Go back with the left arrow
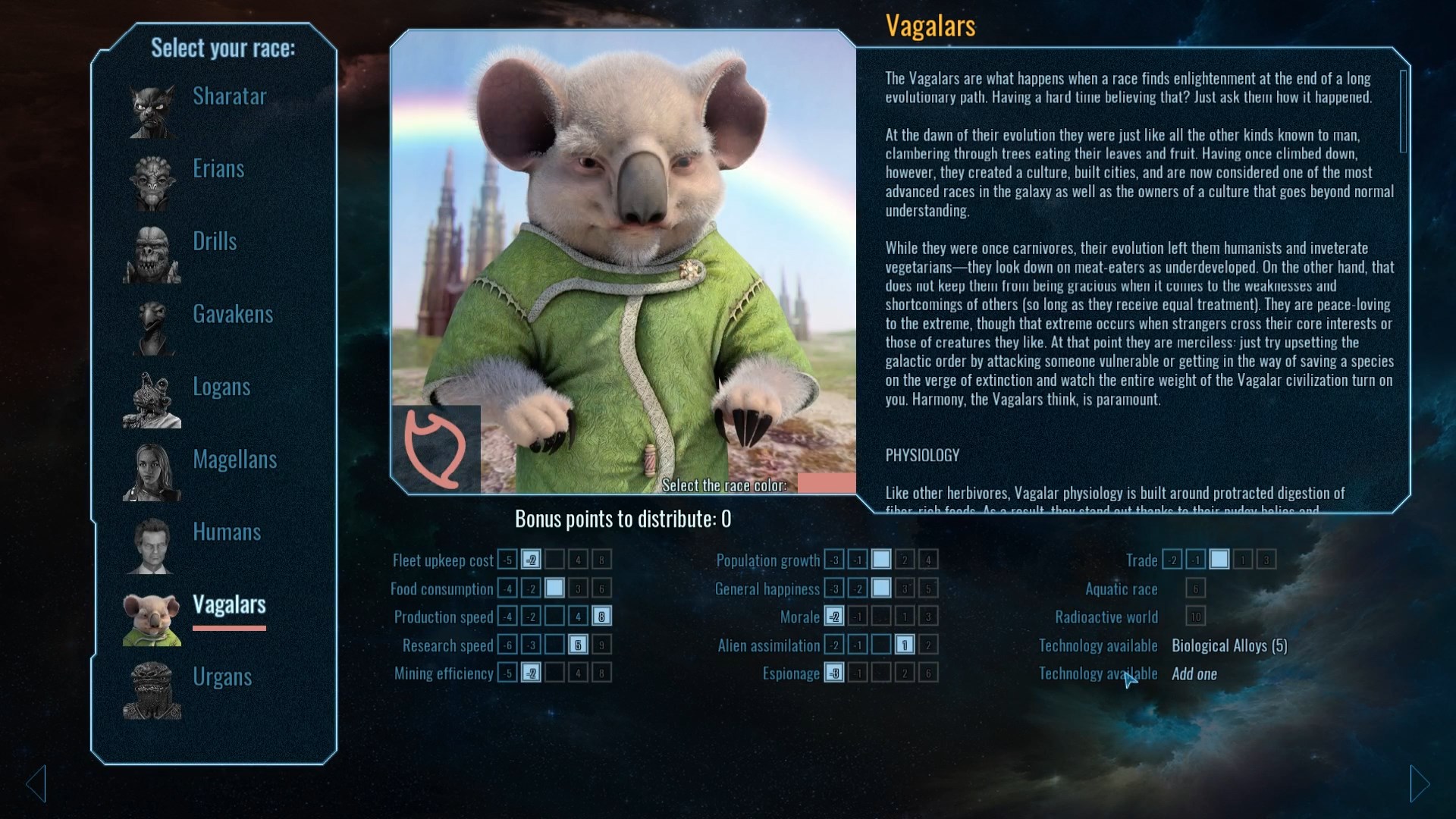 [x=36, y=783]
